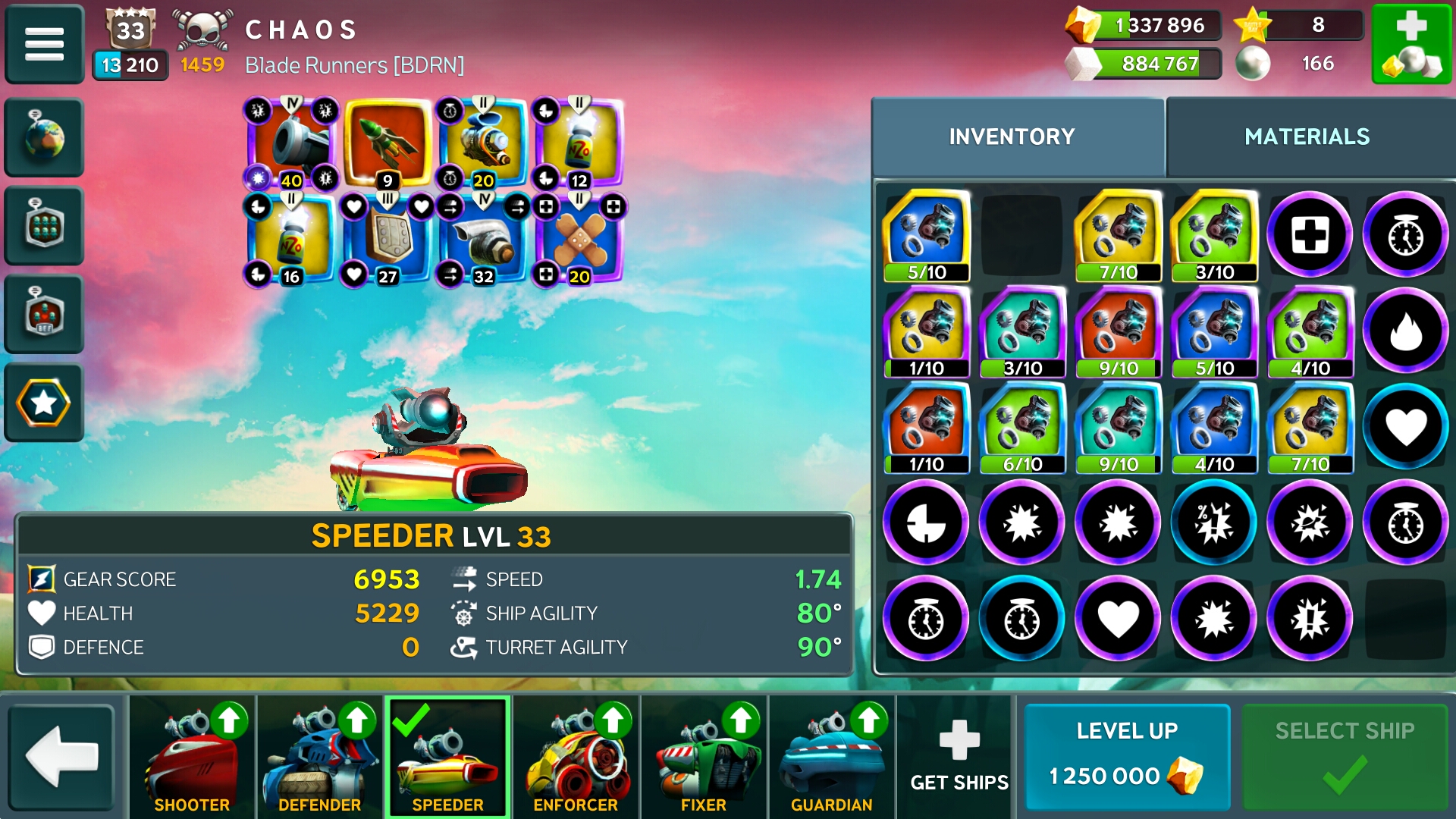The width and height of the screenshot is (1456, 819).
Task: Switch to the Materials tab
Action: (x=1307, y=136)
